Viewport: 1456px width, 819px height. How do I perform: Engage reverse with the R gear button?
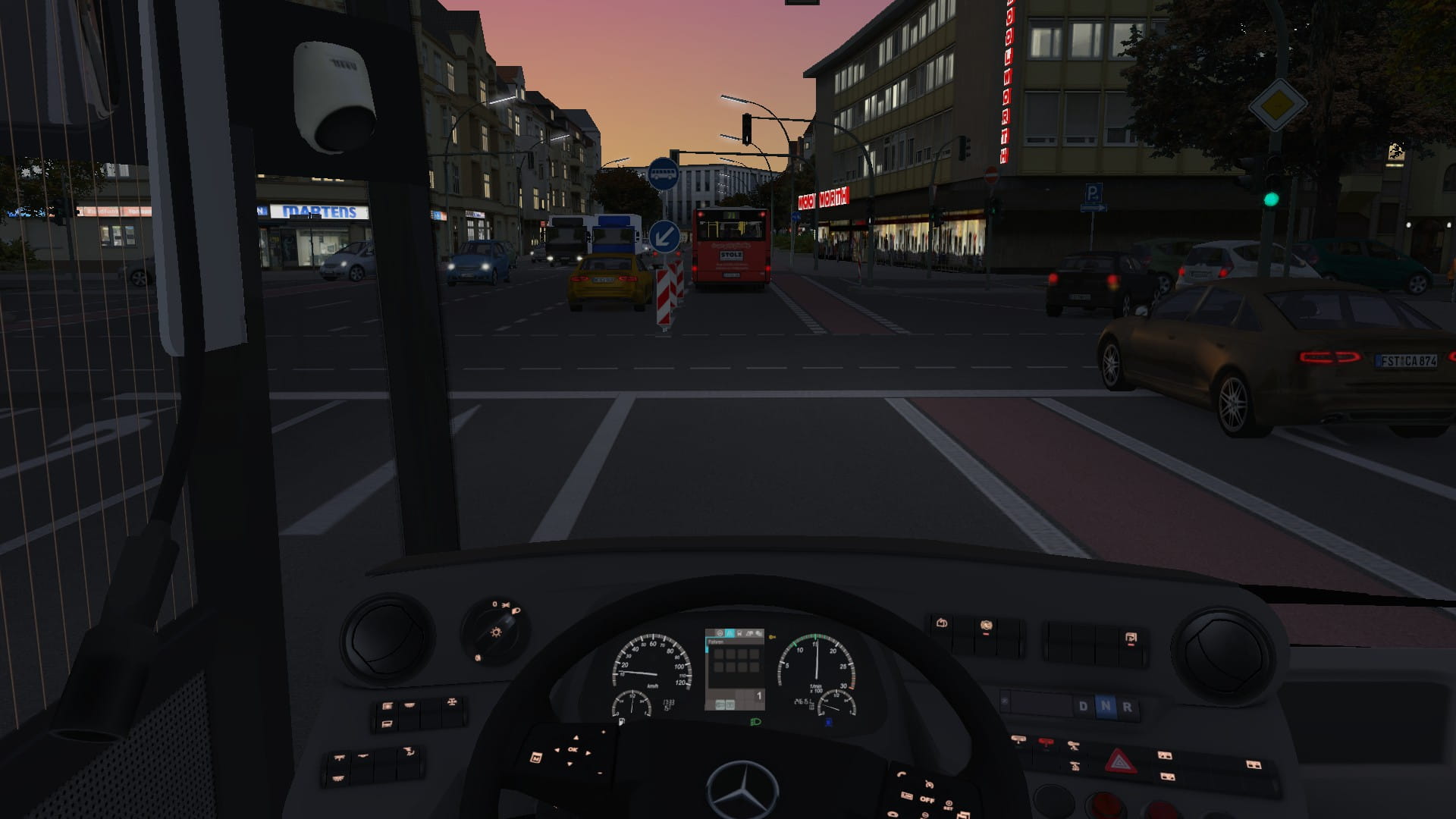1128,707
